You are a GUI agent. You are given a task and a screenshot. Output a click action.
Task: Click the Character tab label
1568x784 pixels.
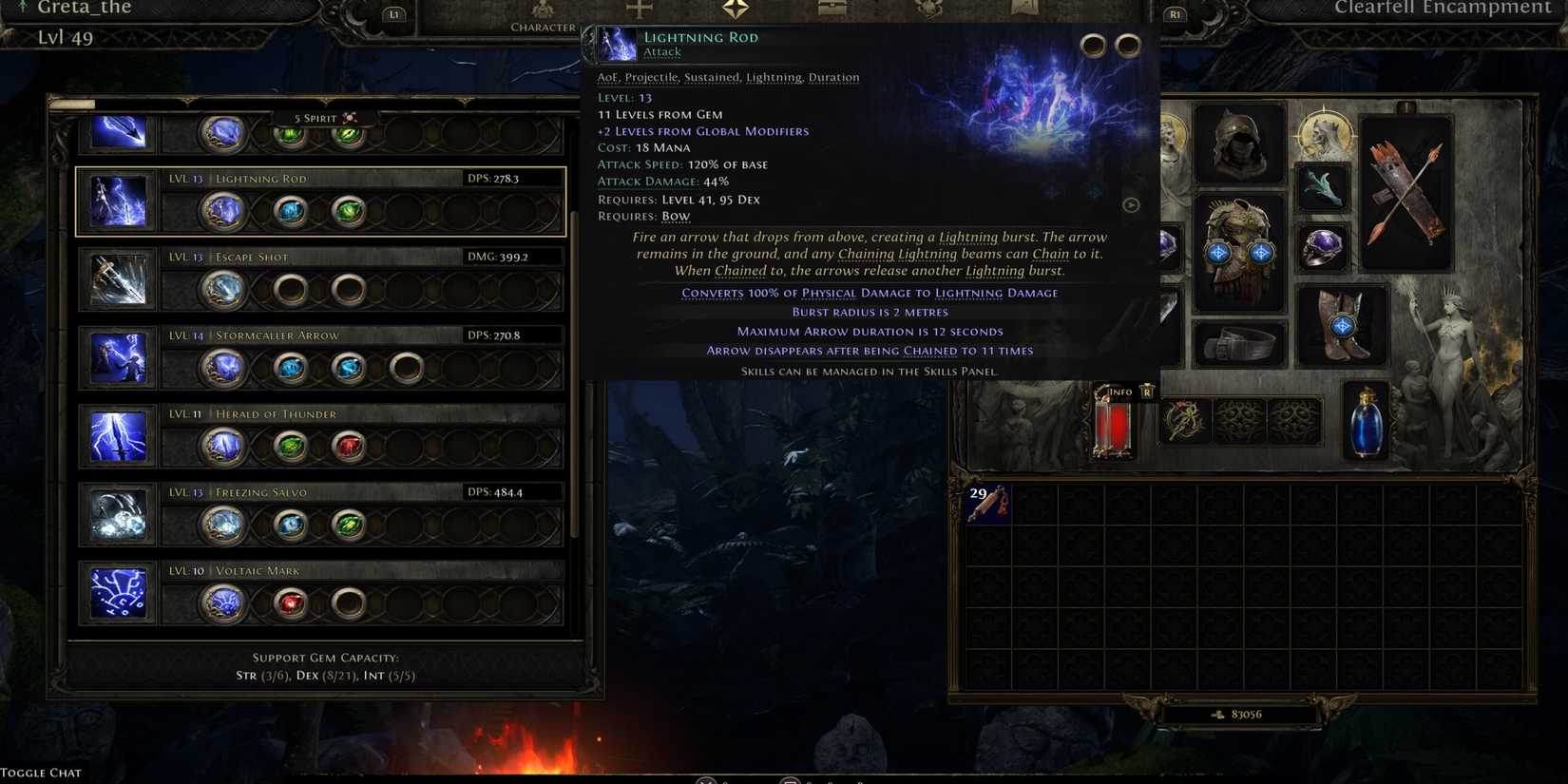(x=543, y=27)
